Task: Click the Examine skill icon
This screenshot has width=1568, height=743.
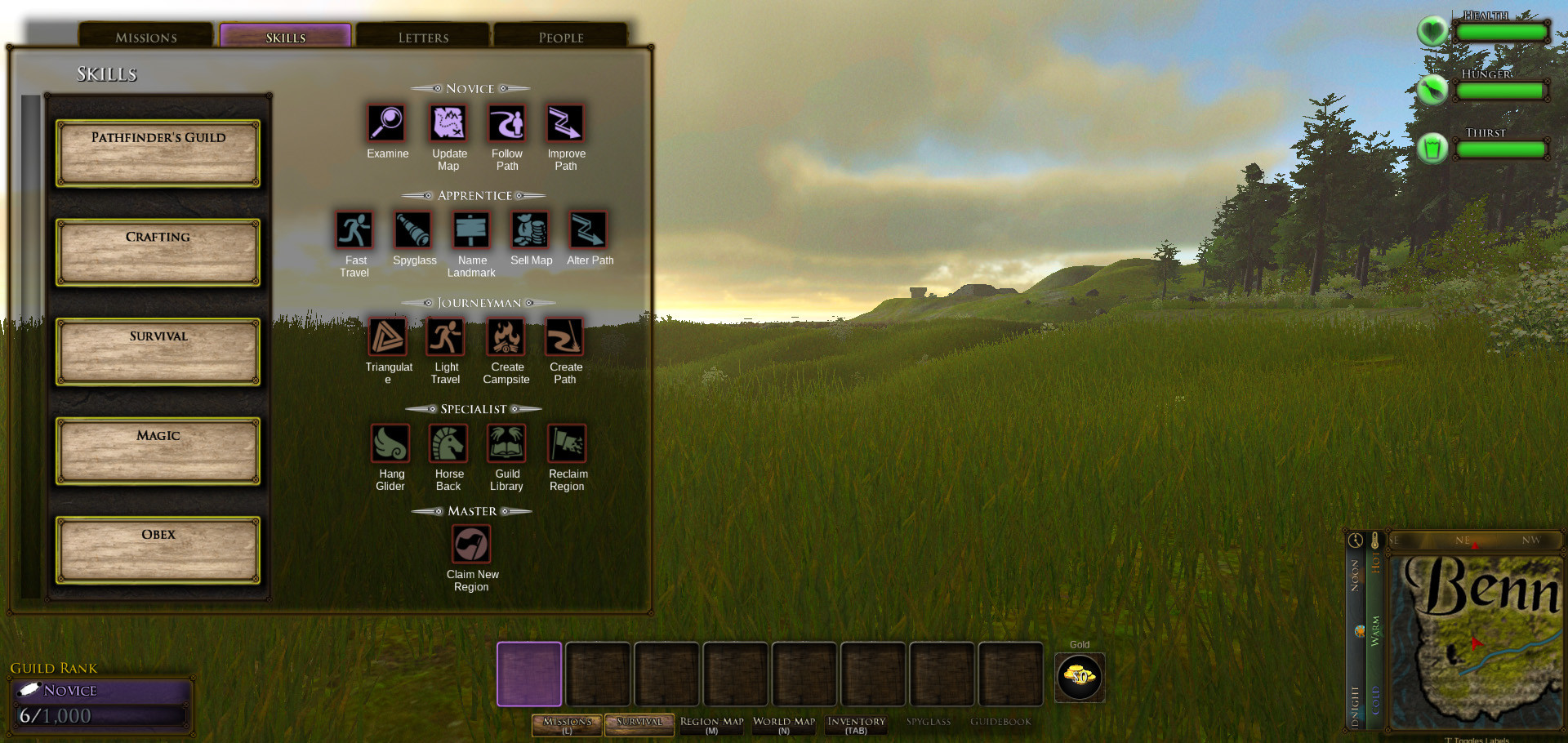Action: tap(386, 123)
